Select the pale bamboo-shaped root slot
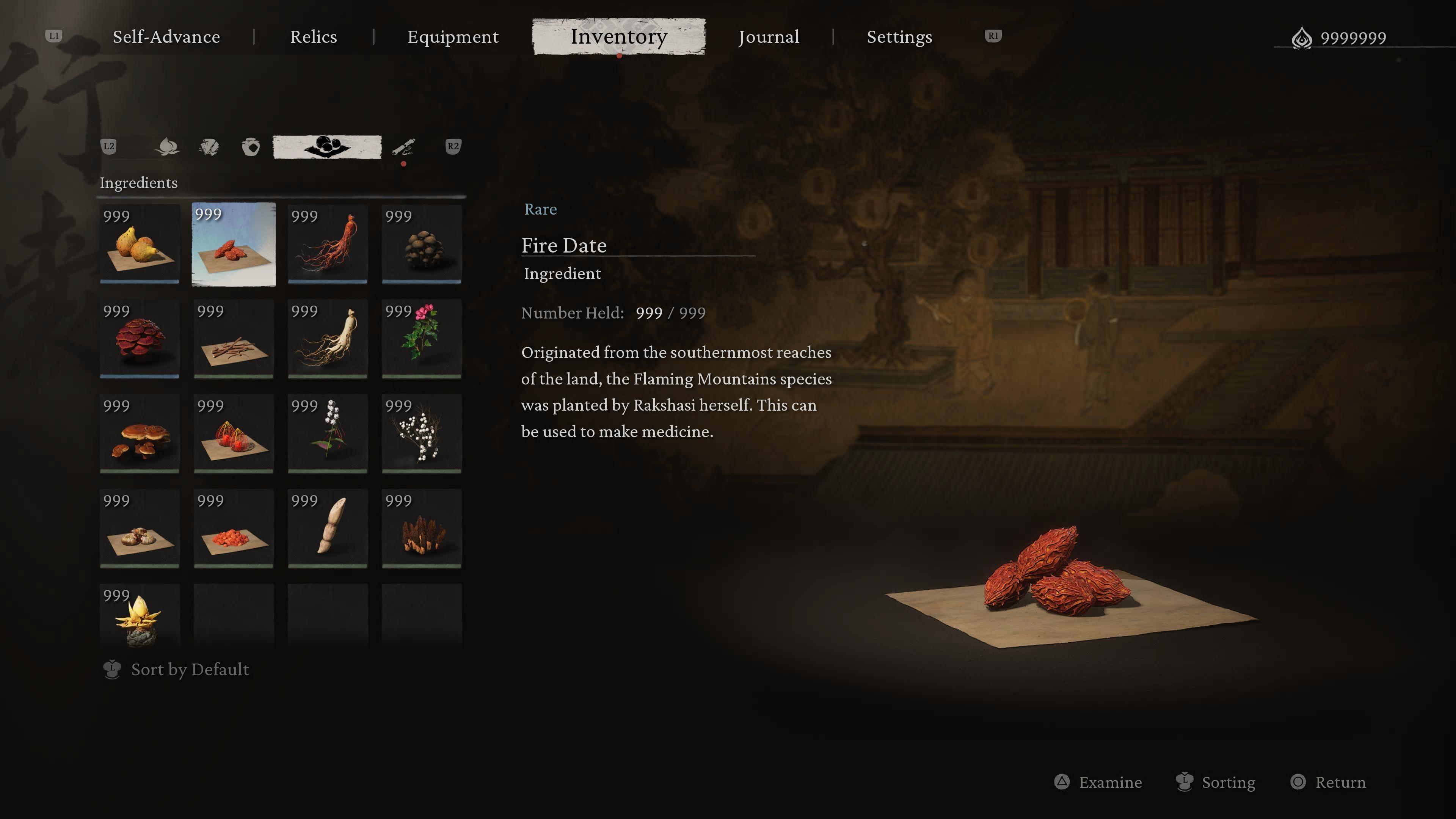This screenshot has width=1456, height=819. click(327, 529)
